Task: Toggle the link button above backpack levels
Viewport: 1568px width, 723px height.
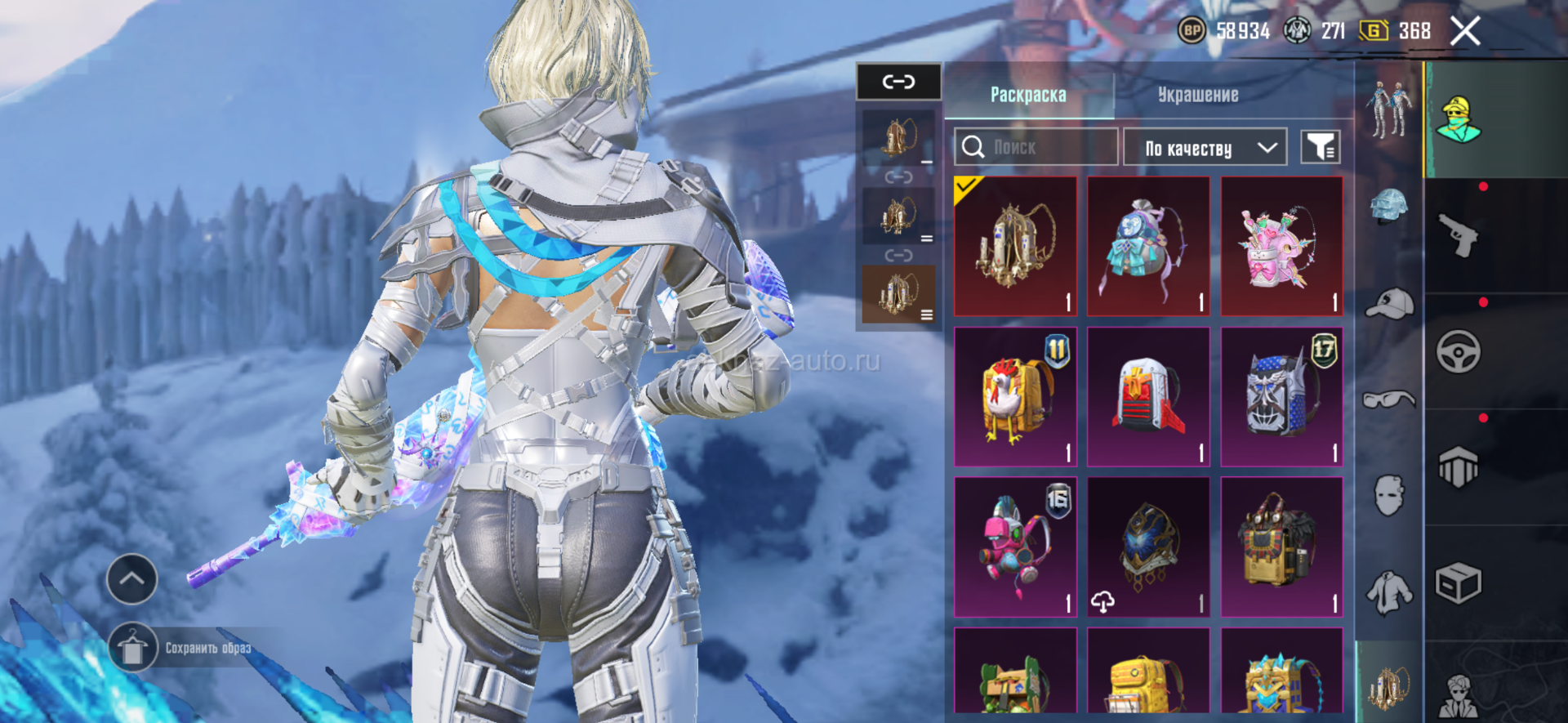Action: coord(898,82)
